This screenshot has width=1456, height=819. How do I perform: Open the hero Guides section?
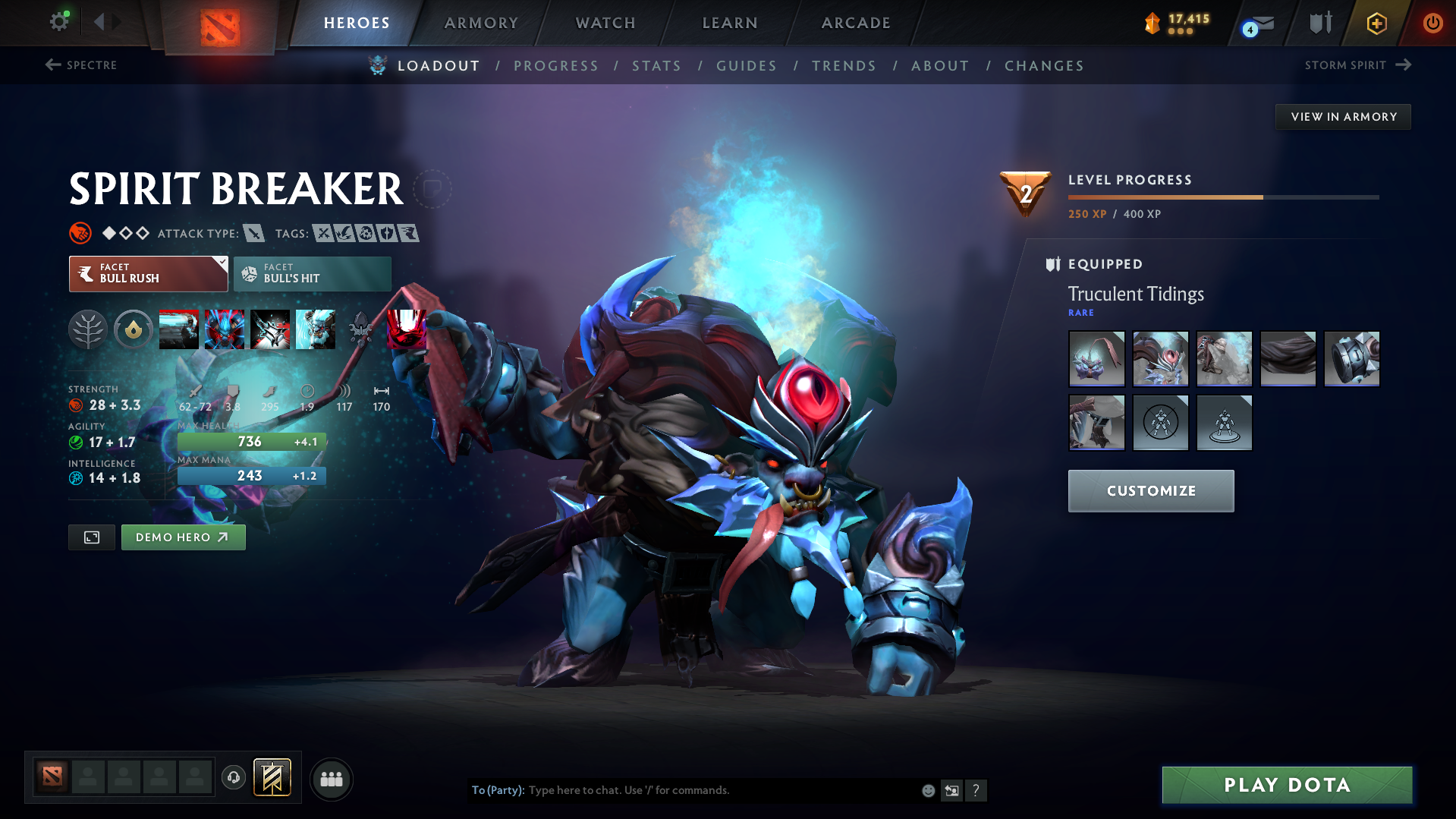click(747, 66)
